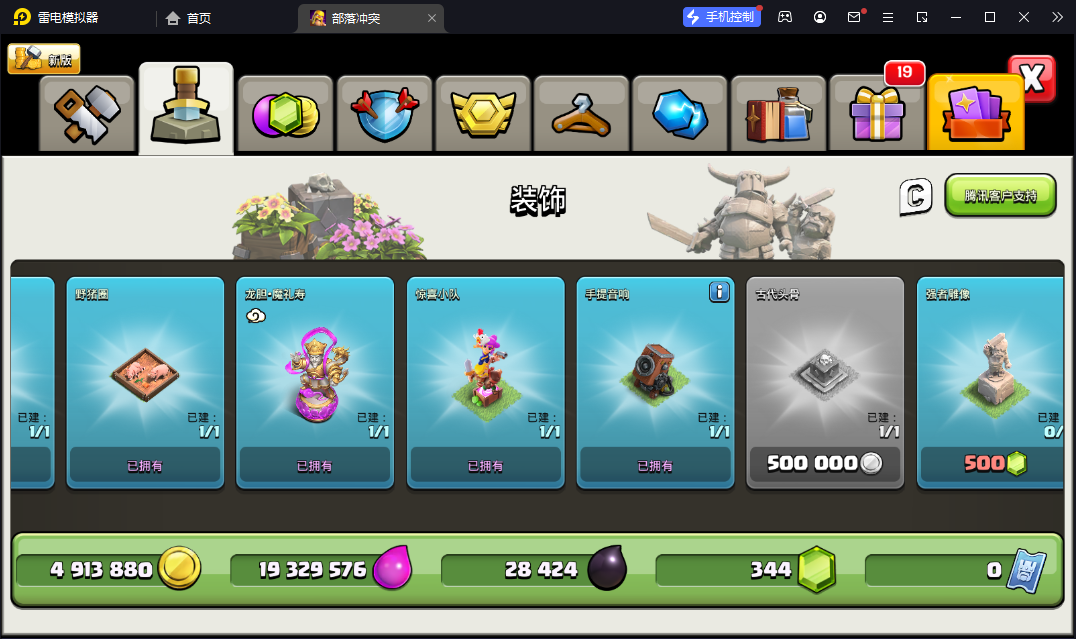Open info for the 手提音响 decoration

pos(719,292)
